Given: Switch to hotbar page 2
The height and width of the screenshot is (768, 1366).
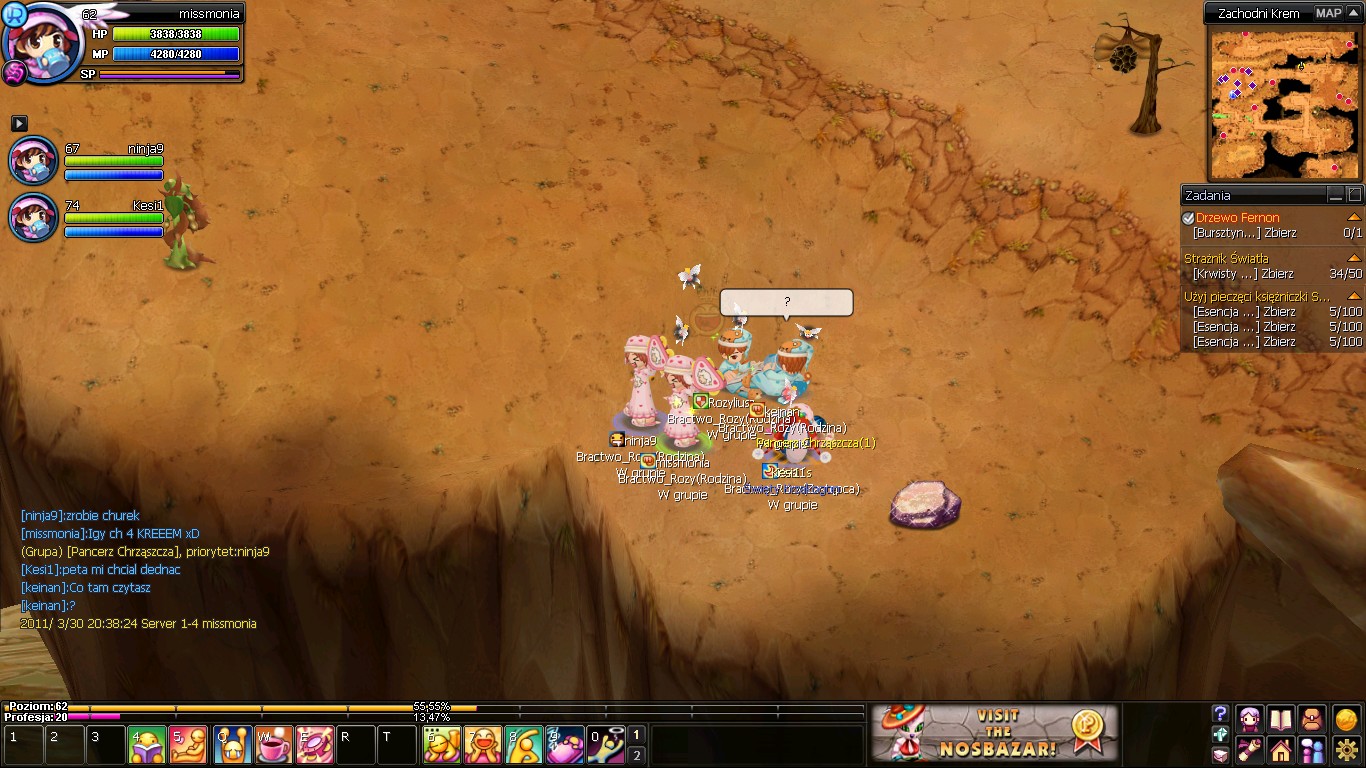Looking at the screenshot, I should click(636, 755).
